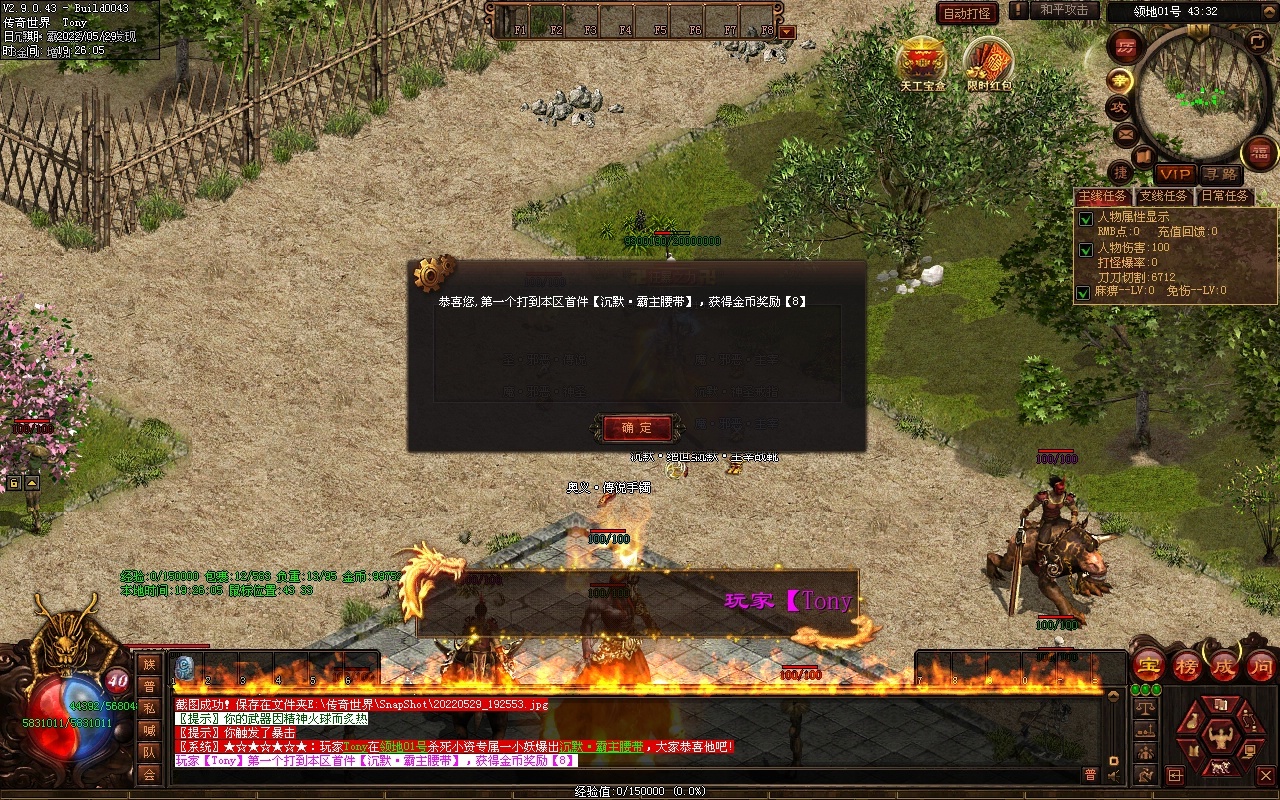
Task: Choose the 喊 shout chat channel
Action: pyautogui.click(x=149, y=730)
